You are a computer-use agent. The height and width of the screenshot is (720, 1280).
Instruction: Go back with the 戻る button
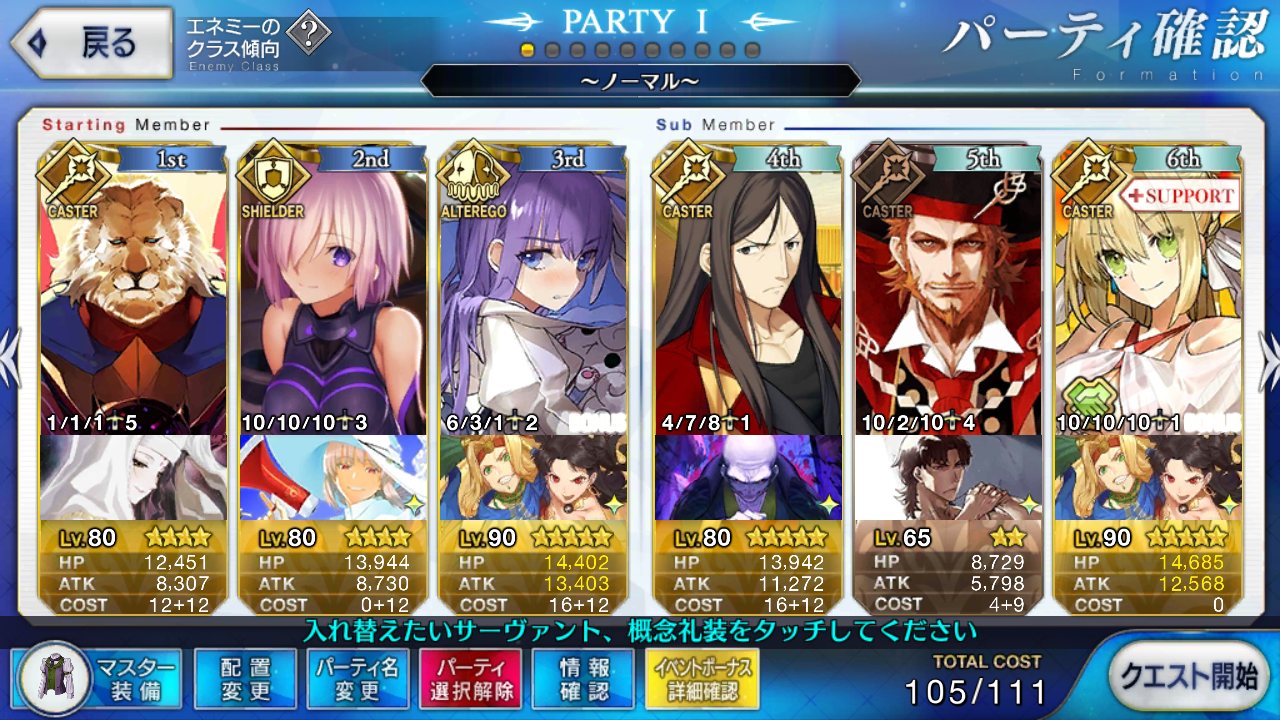[90, 43]
